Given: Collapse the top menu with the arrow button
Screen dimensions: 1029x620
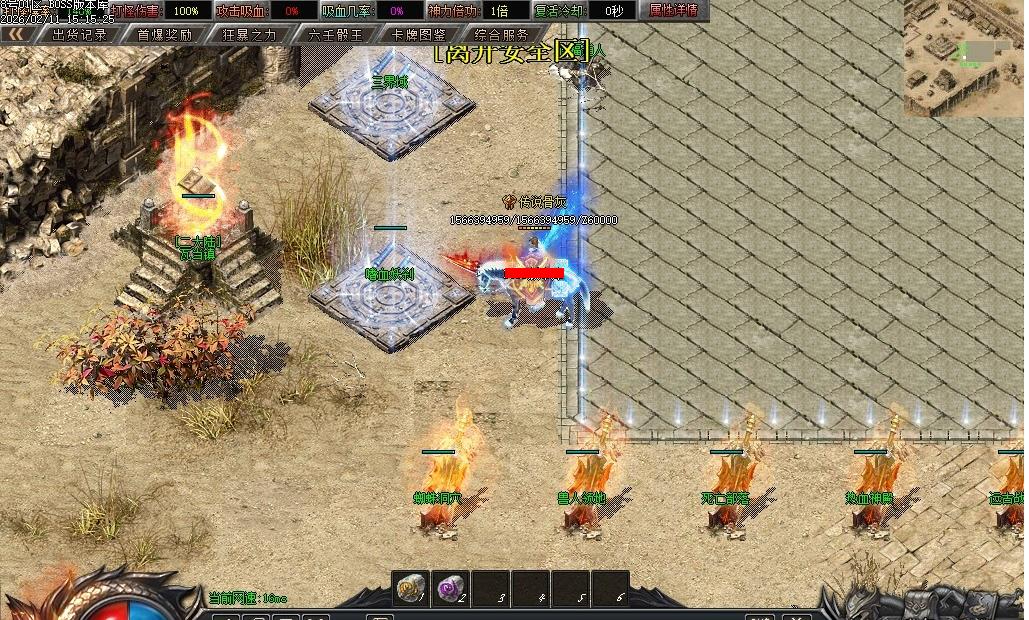Looking at the screenshot, I should (17, 34).
